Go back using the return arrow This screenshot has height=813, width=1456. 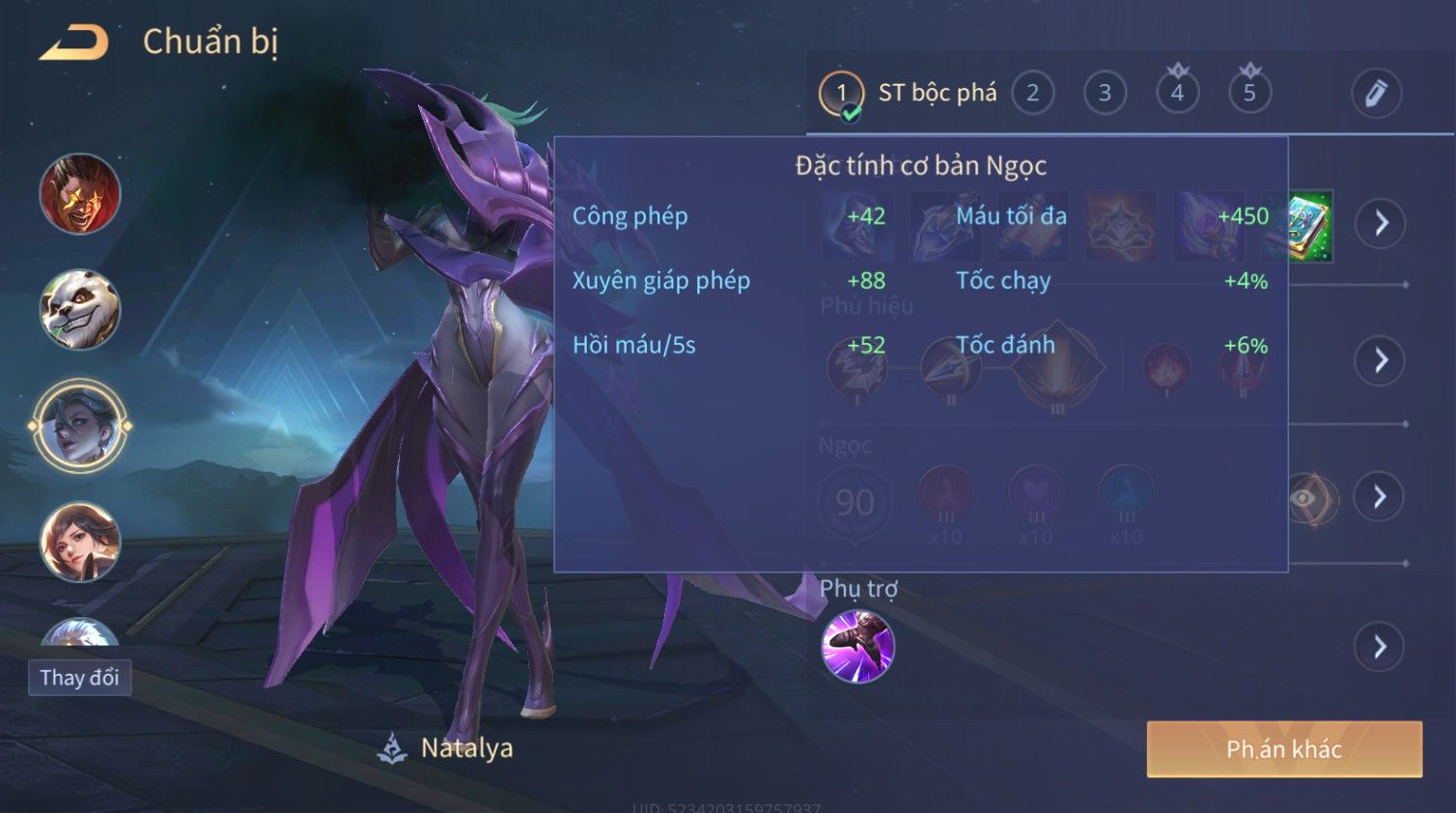74,43
